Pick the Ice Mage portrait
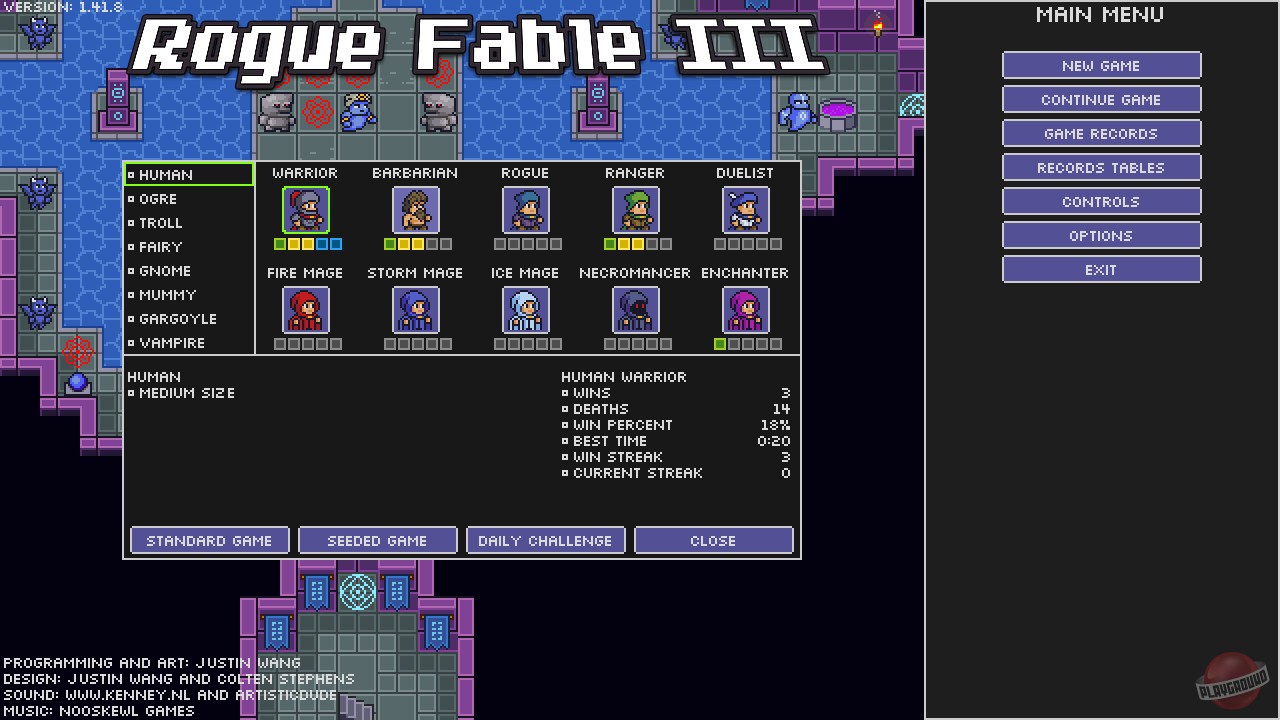The image size is (1280, 720). click(525, 310)
